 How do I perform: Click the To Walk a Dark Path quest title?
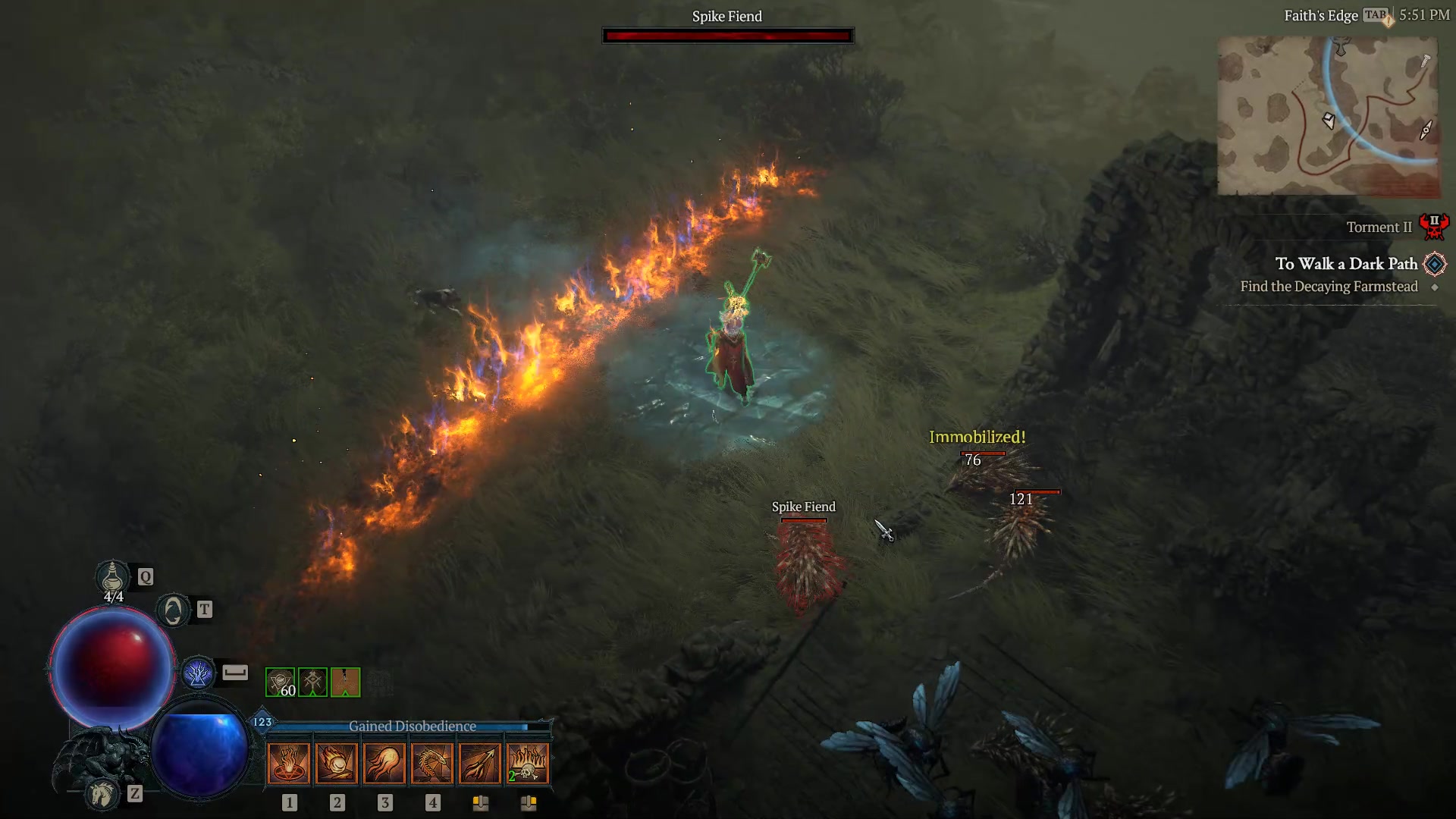tap(1347, 264)
